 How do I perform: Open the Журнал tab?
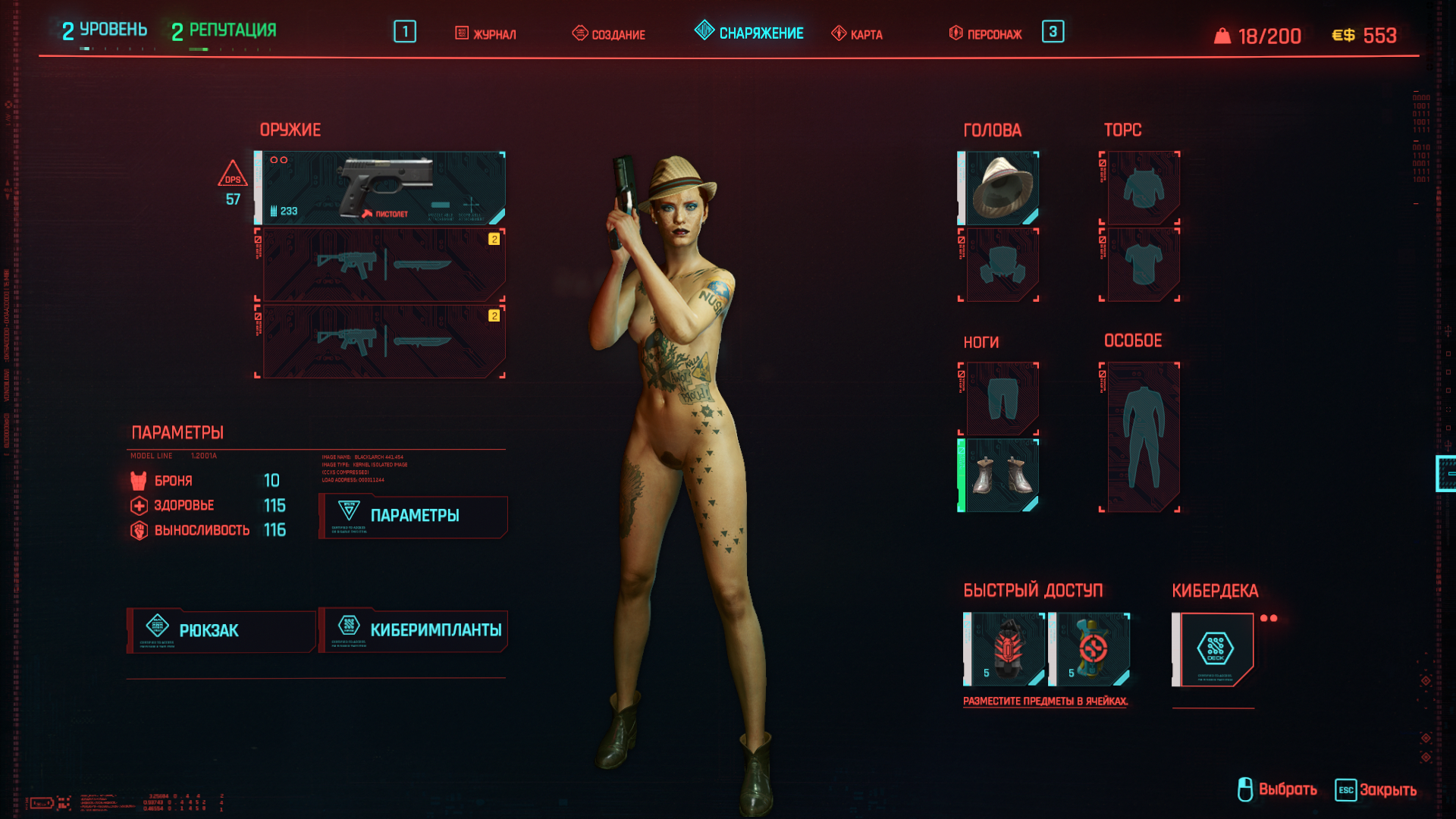click(485, 34)
